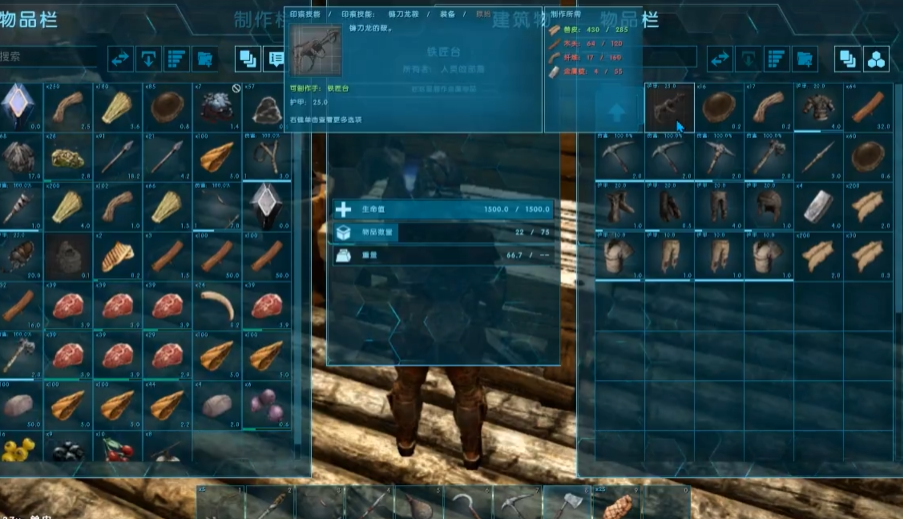Image resolution: width=903 pixels, height=519 pixels.
Task: Click the transfer-all arrows button in the left inventory
Action: click(121, 59)
